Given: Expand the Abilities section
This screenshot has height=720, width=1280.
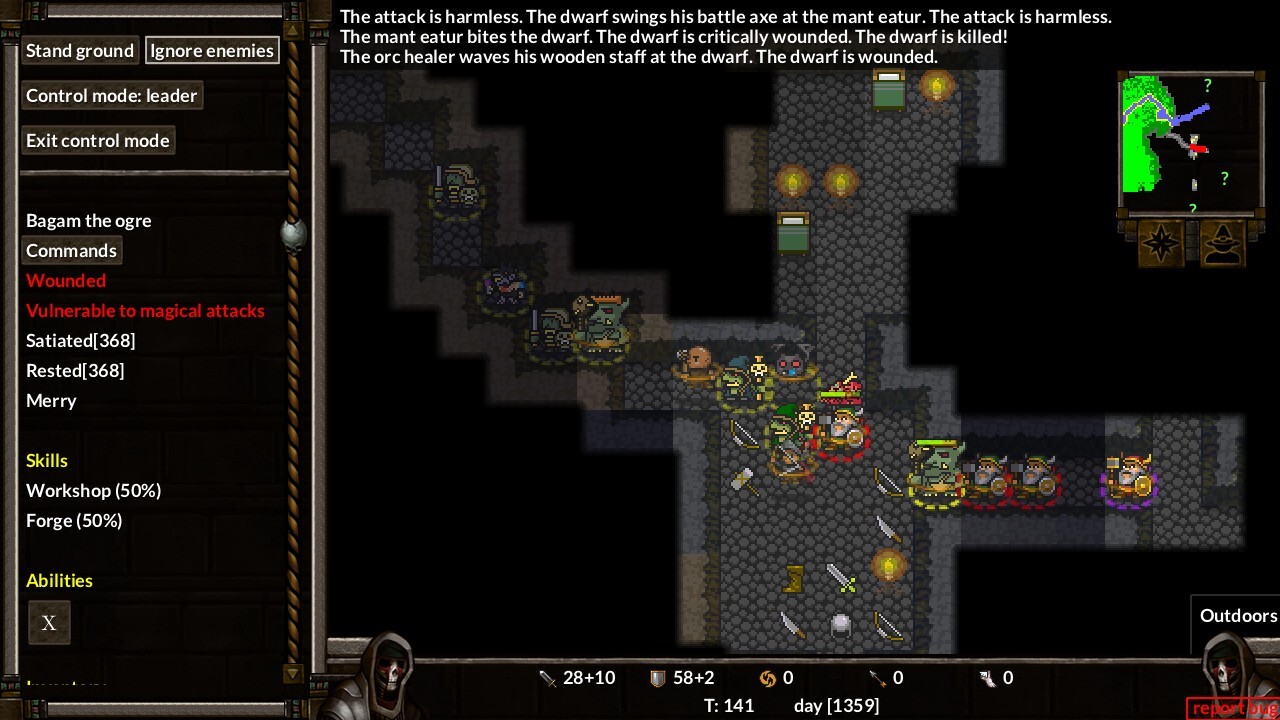Looking at the screenshot, I should (x=59, y=580).
